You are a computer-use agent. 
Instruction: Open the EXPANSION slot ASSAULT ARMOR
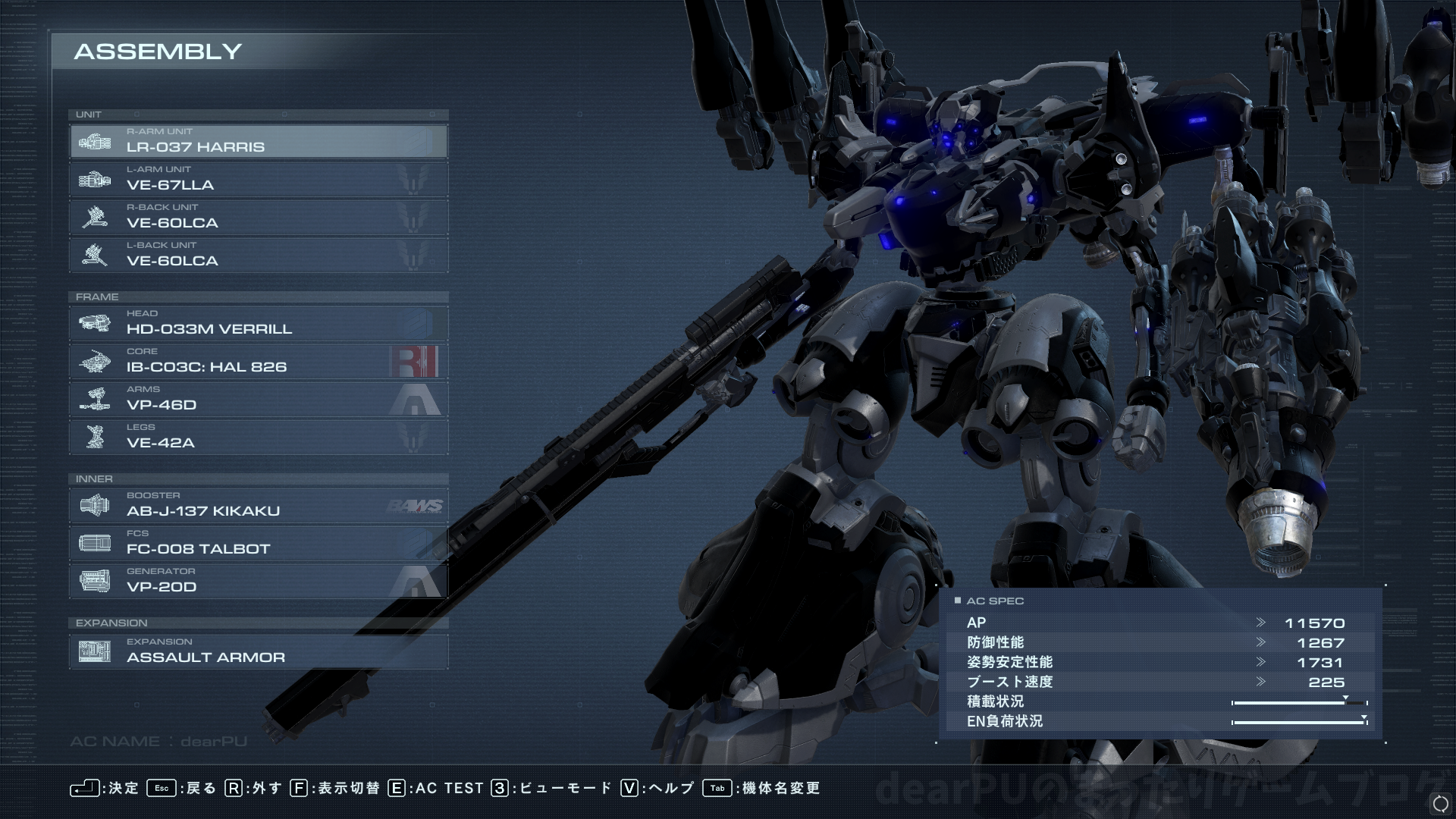coord(258,652)
